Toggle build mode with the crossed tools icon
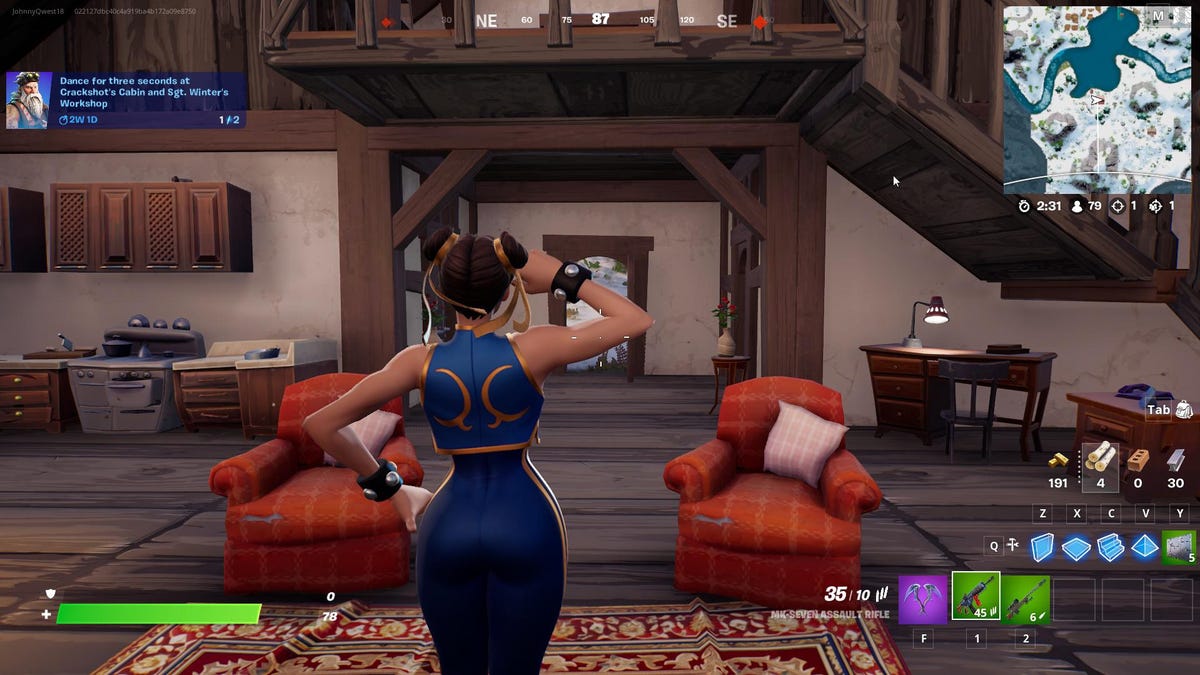Image resolution: width=1200 pixels, height=675 pixels. pos(1012,546)
